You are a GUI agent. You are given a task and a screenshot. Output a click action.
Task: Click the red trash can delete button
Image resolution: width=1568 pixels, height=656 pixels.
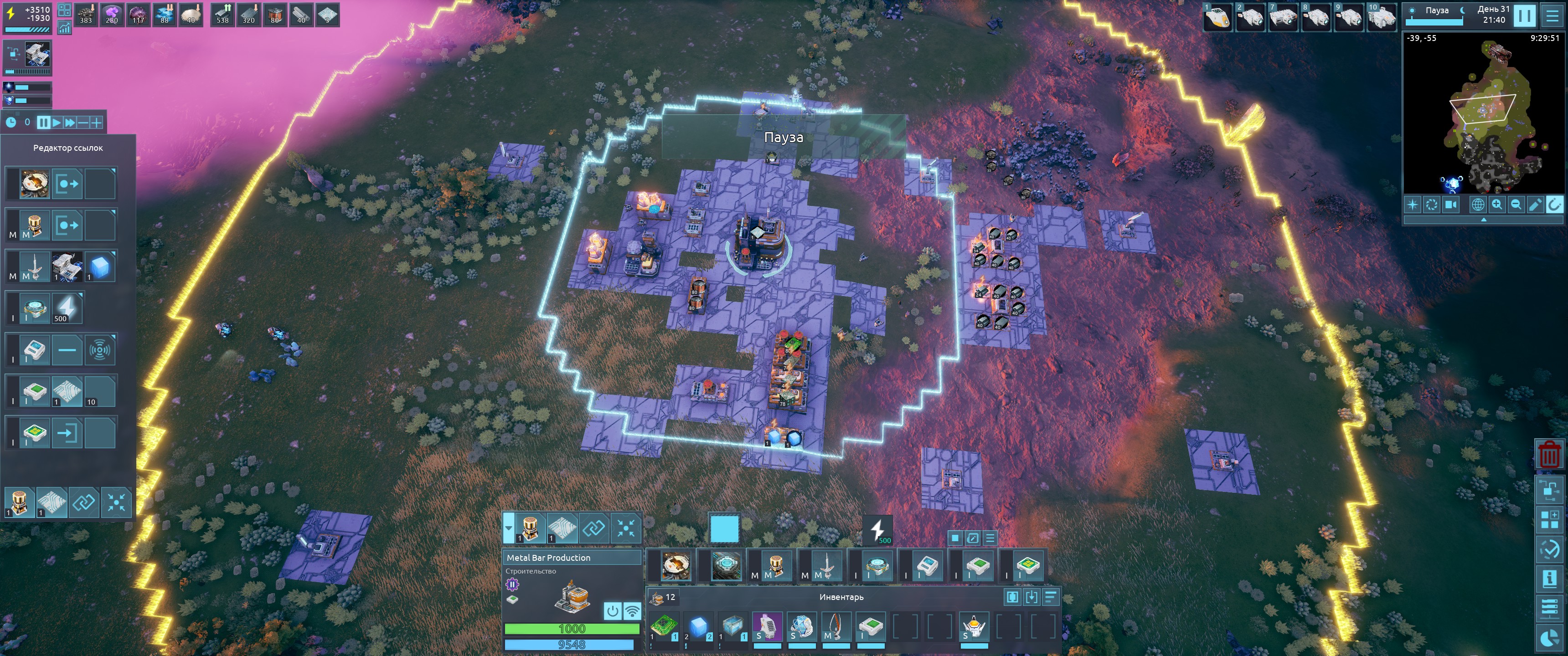[x=1549, y=454]
